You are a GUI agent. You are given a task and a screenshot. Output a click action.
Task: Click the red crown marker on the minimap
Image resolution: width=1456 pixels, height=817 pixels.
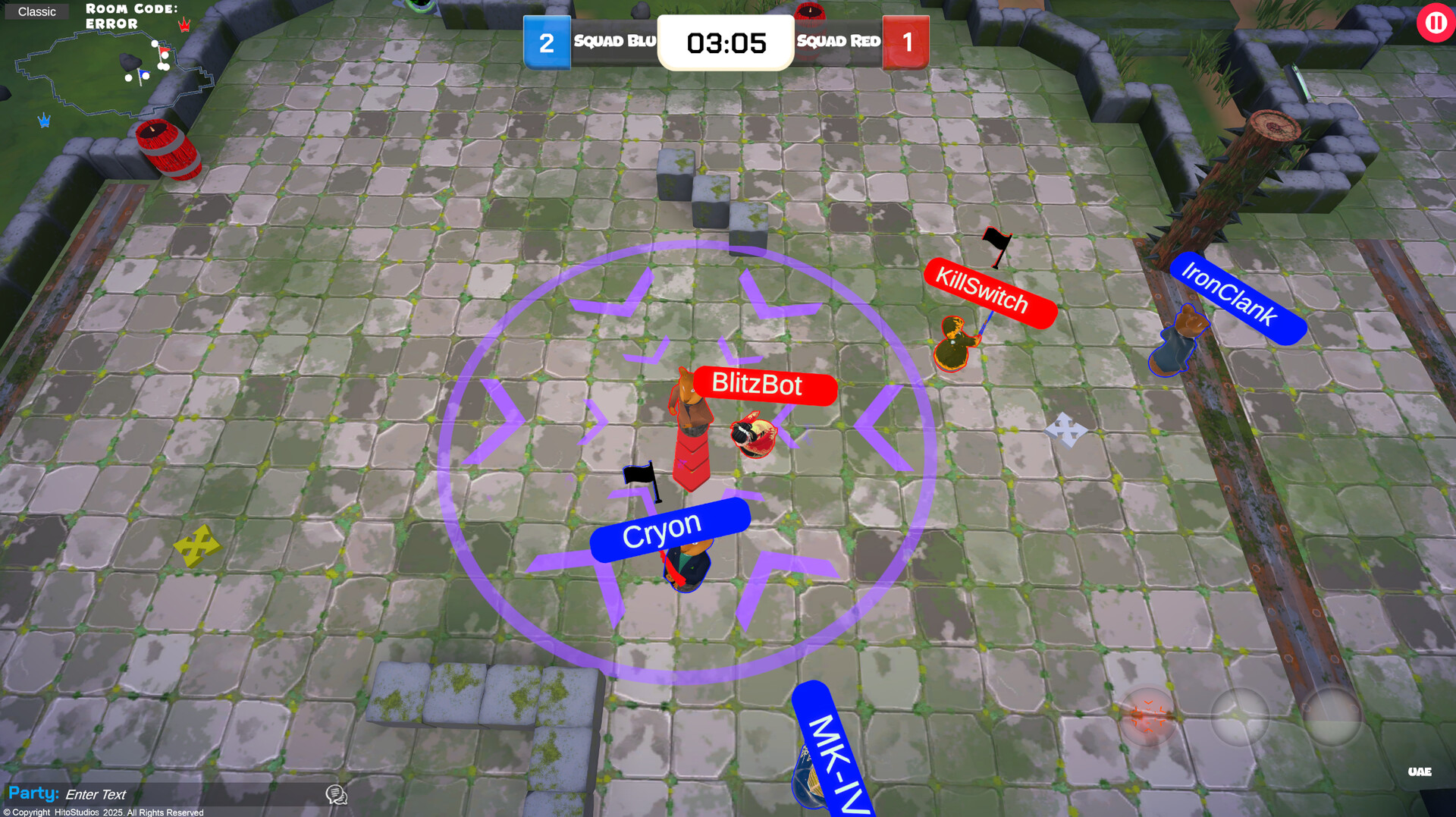(184, 24)
